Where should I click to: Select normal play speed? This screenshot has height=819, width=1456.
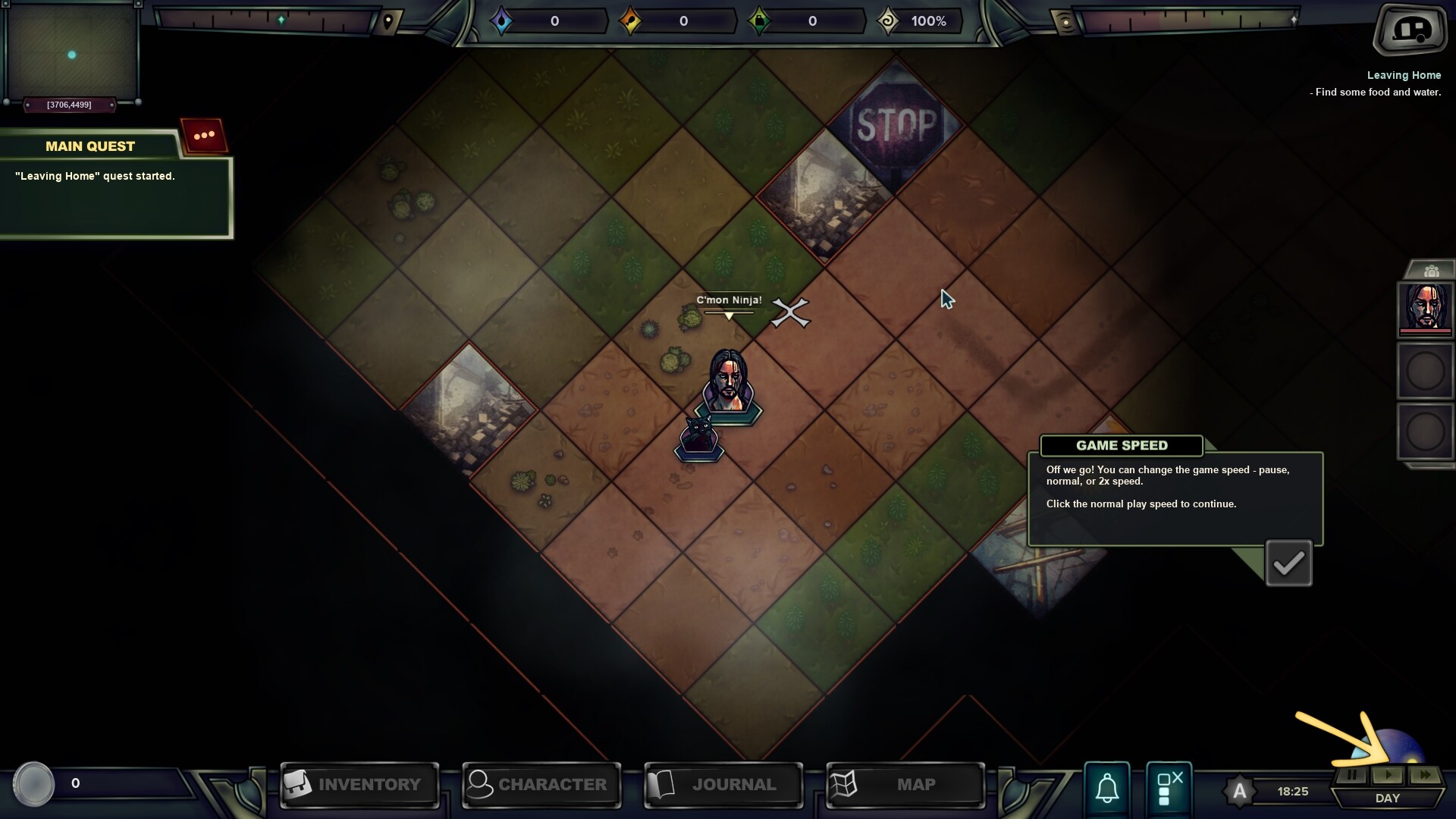(1389, 775)
